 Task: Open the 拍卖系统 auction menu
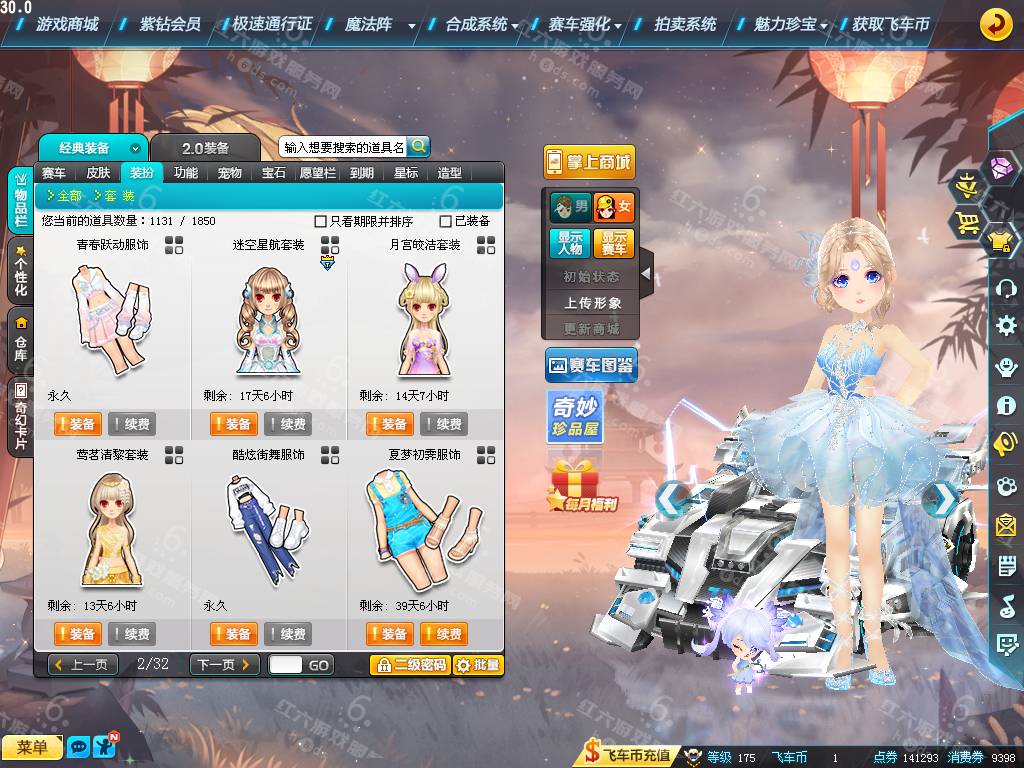685,24
